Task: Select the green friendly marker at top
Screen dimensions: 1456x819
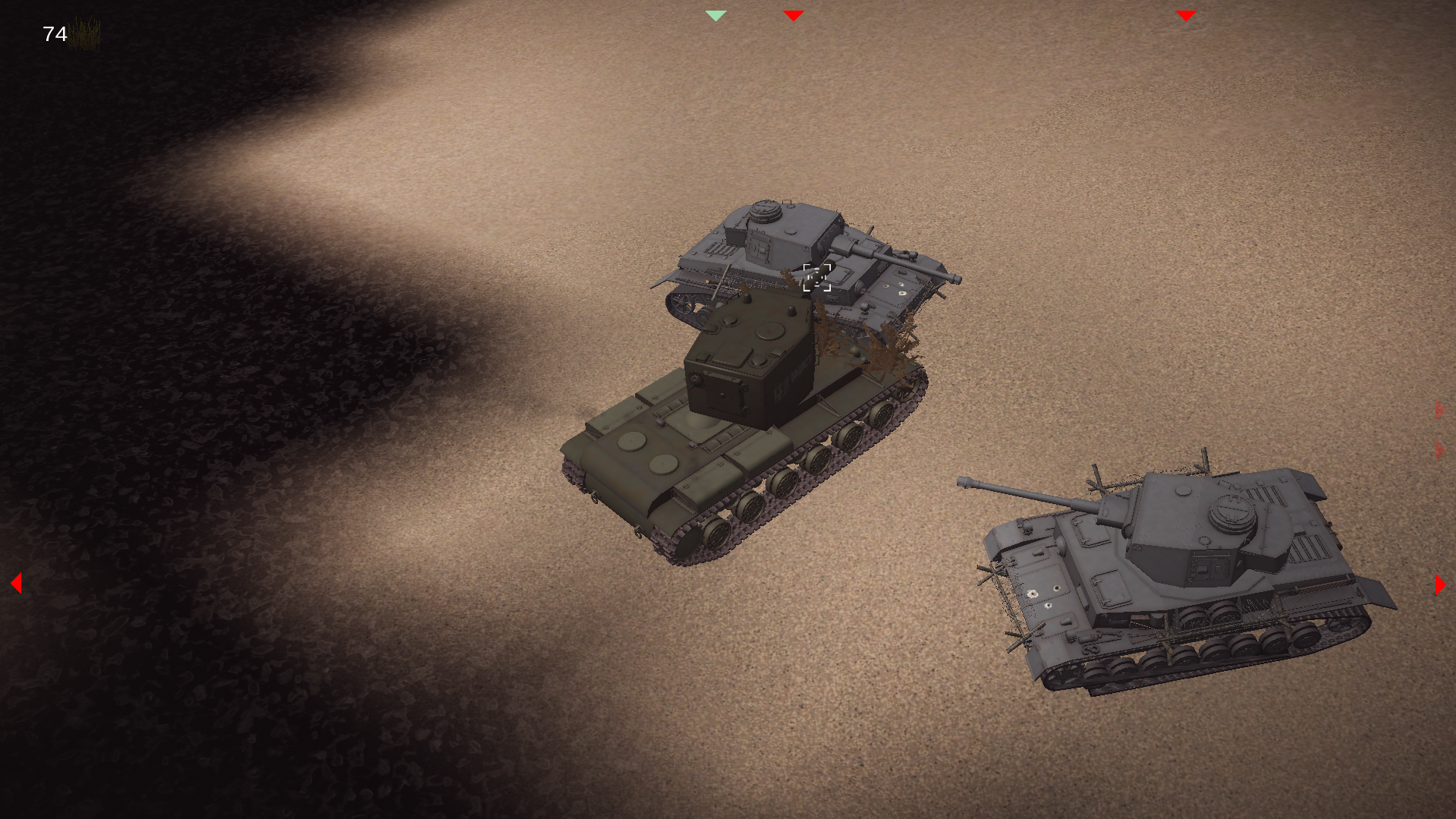Action: 715,14
